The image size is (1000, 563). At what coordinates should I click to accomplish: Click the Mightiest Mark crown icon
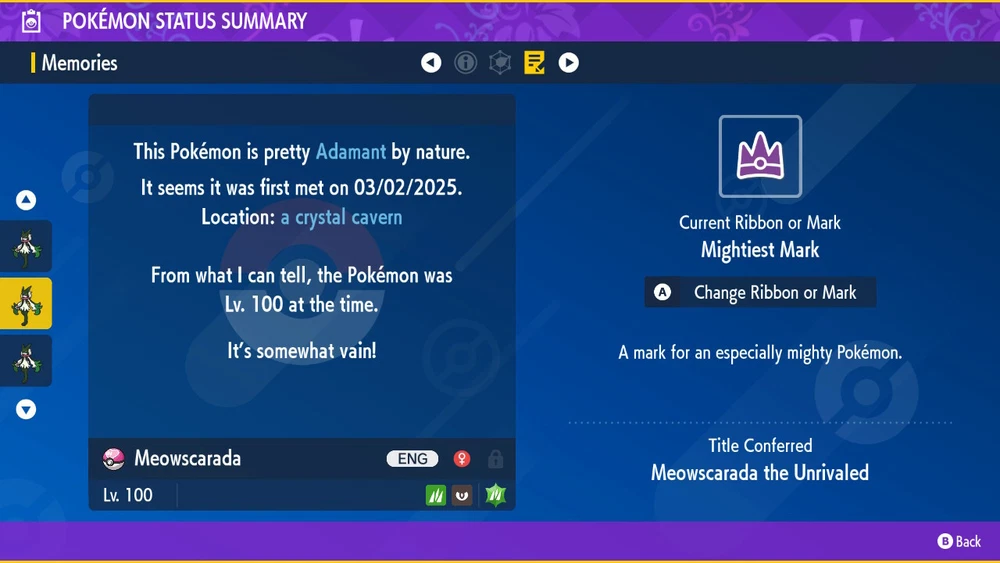pos(760,157)
